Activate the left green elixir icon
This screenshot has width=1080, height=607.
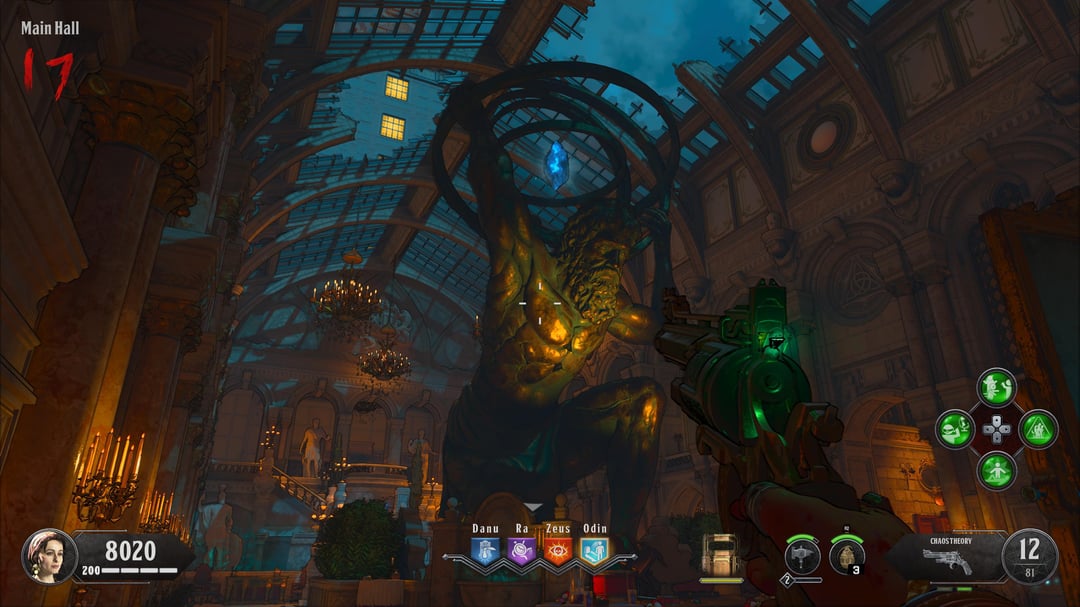tap(954, 429)
